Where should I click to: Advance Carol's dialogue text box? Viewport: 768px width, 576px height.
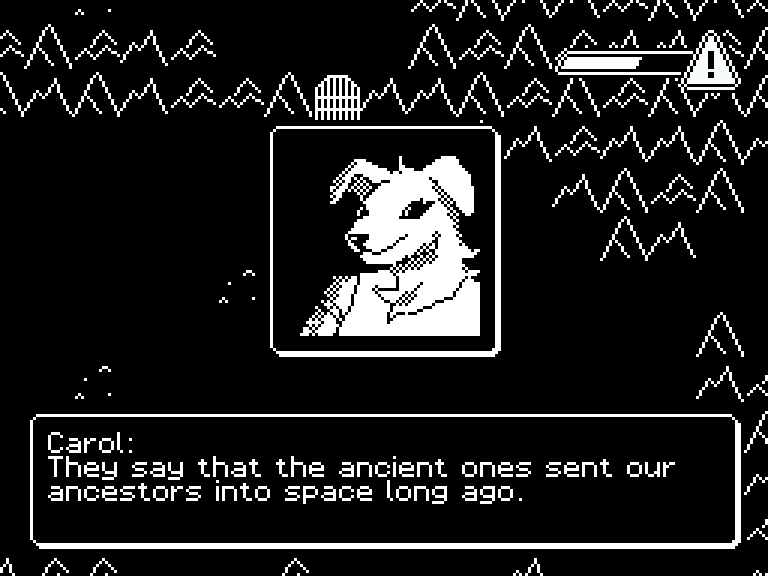click(x=385, y=480)
